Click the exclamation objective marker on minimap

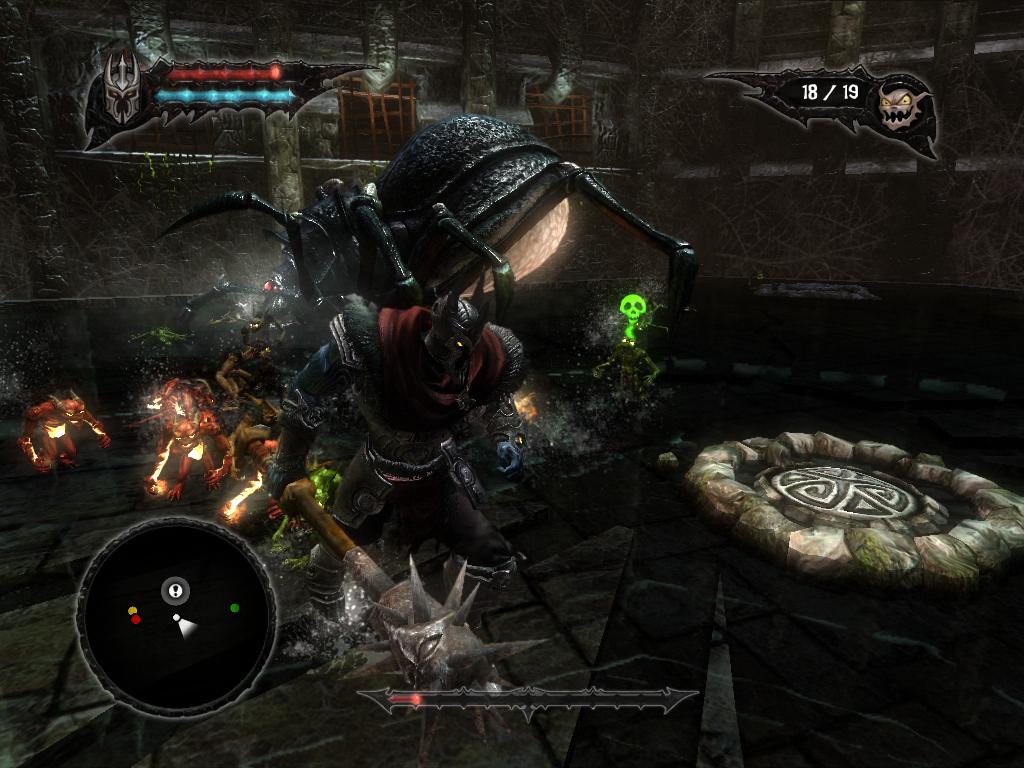click(x=175, y=591)
